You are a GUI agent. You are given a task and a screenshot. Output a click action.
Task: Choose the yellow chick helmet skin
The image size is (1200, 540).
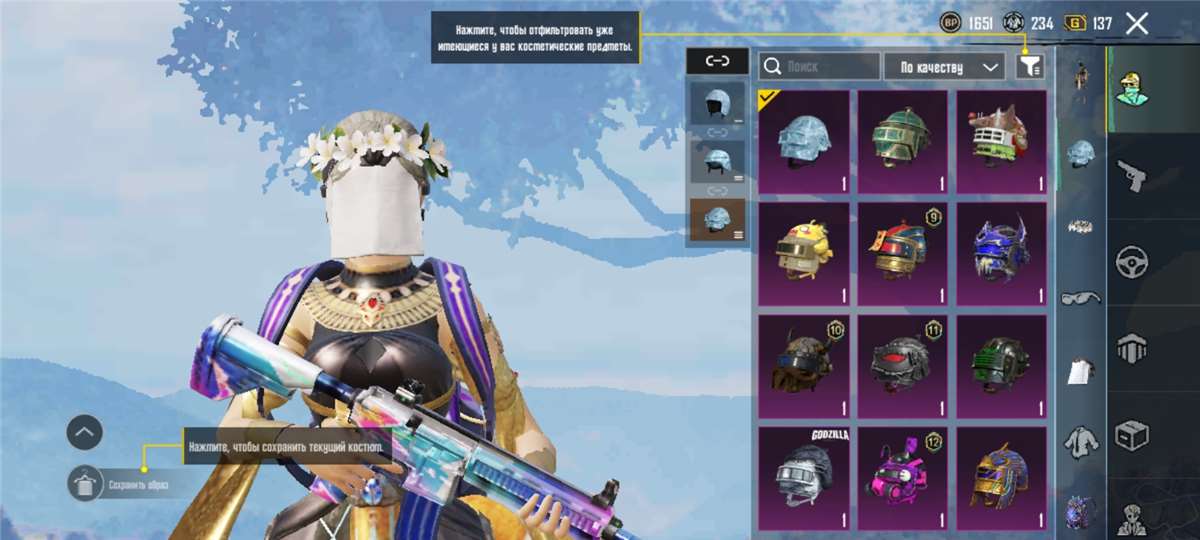804,254
